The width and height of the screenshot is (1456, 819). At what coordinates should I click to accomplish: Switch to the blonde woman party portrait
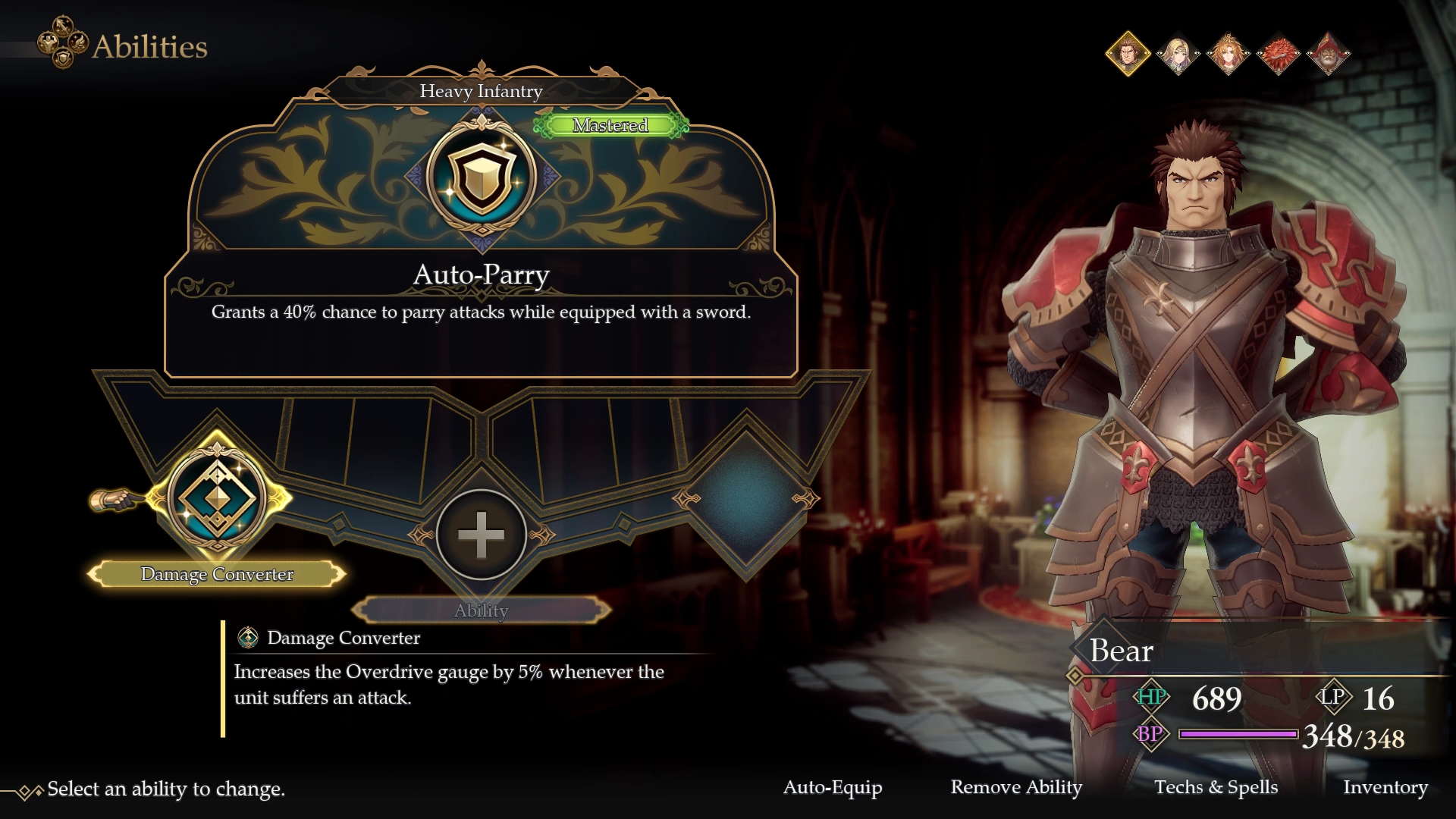(x=1178, y=53)
